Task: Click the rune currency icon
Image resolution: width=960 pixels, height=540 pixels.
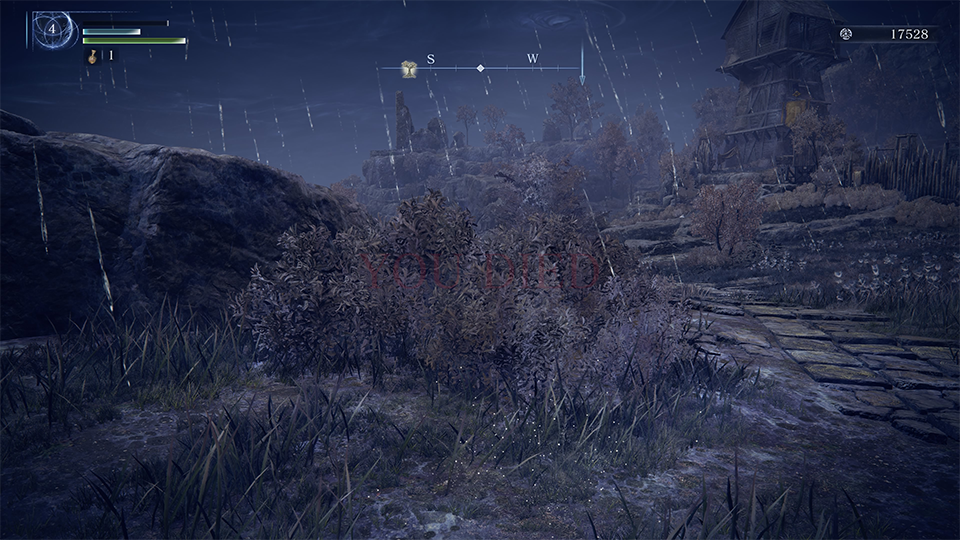Action: tap(846, 34)
